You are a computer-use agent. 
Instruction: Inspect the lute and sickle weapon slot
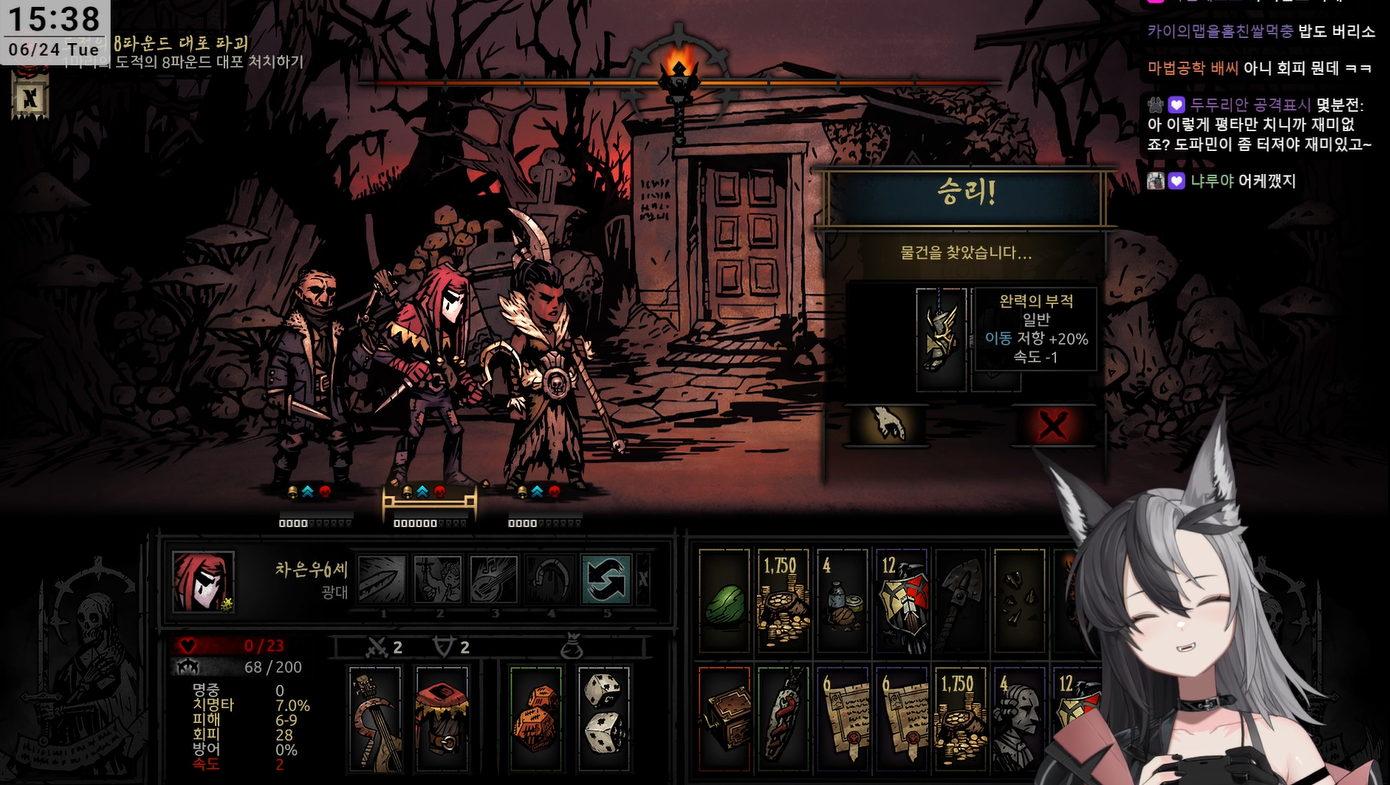(375, 719)
